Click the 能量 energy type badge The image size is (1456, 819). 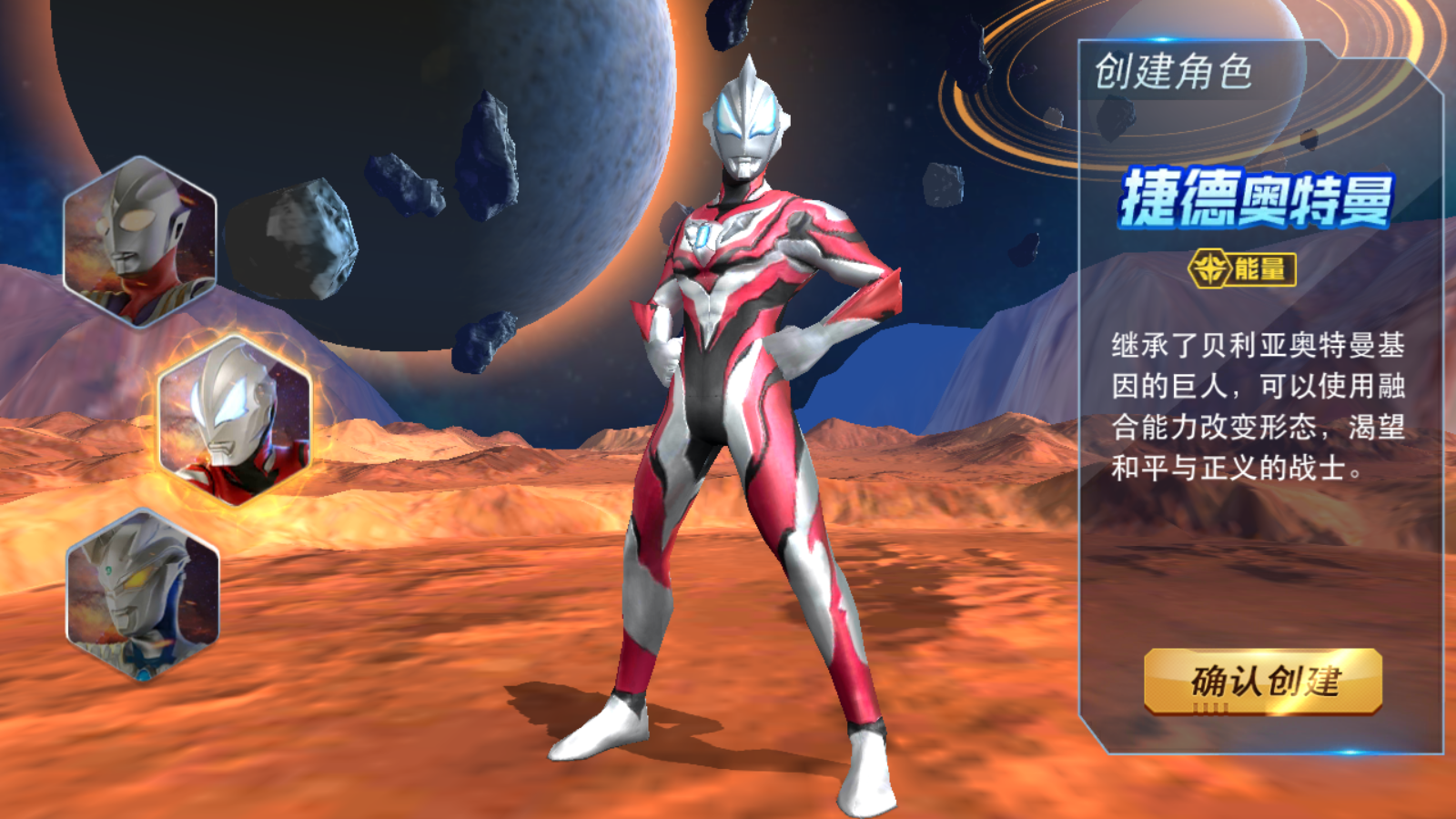pos(1243,269)
